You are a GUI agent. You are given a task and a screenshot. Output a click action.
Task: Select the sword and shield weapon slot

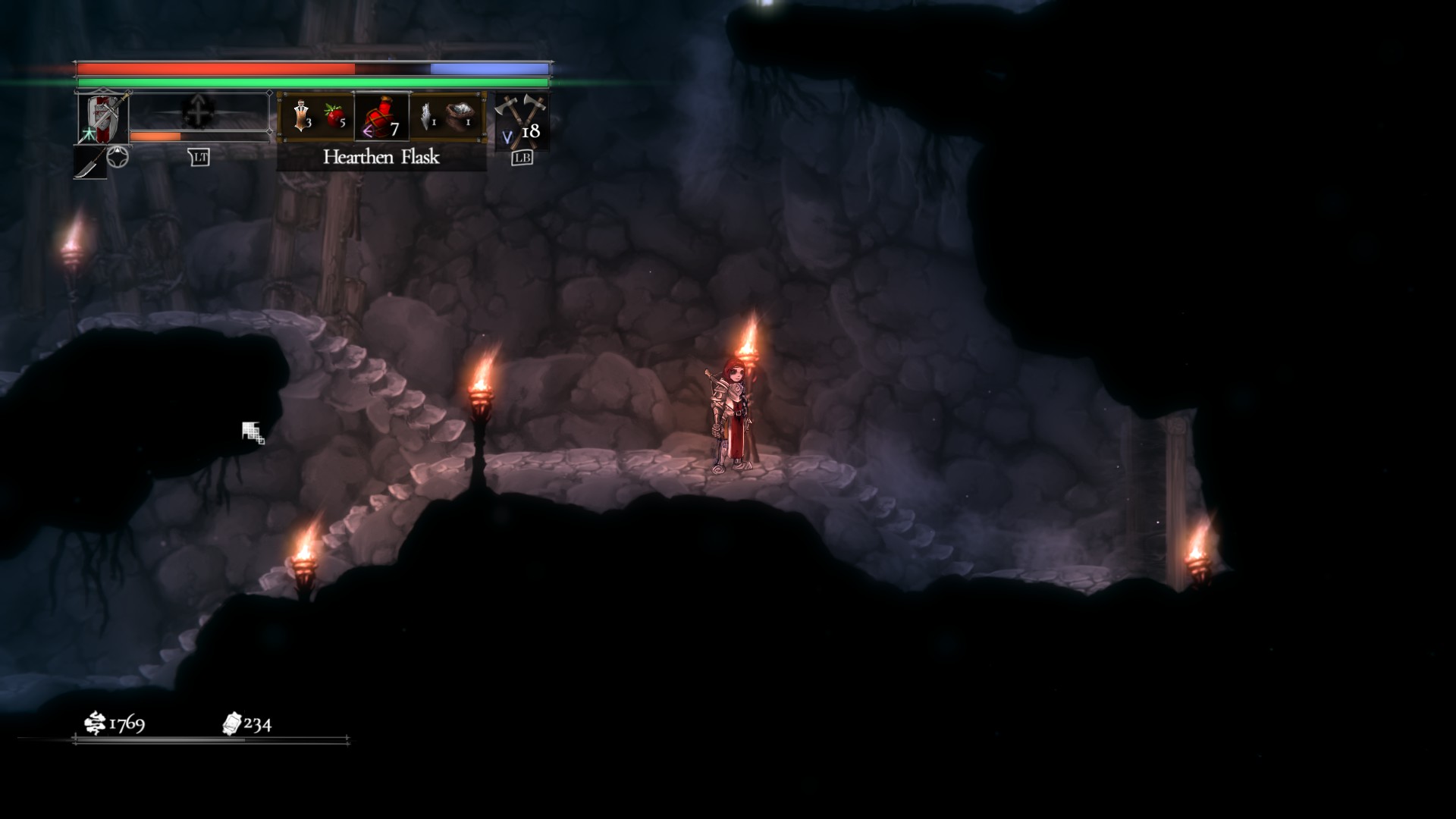click(103, 118)
